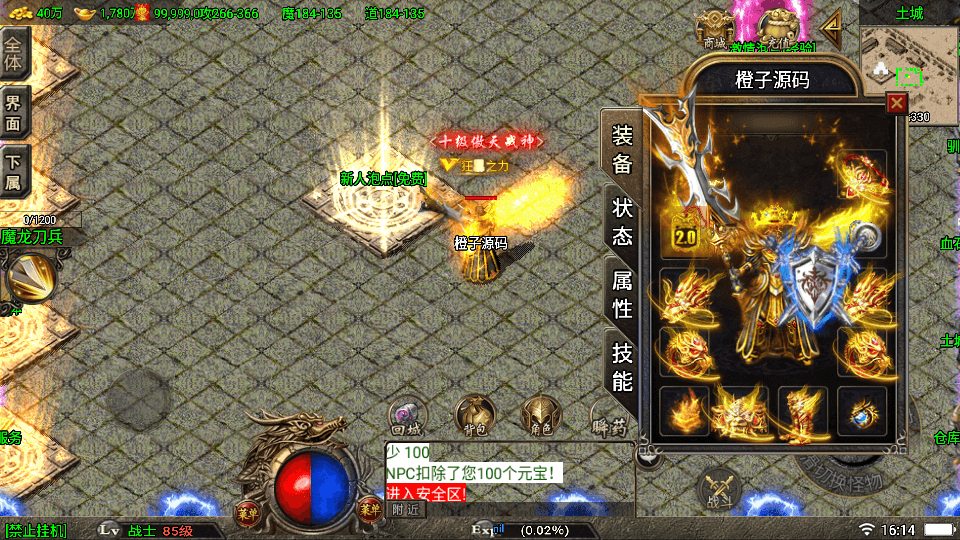
Task: Click the 全体 button on left edge
Action: [14, 52]
